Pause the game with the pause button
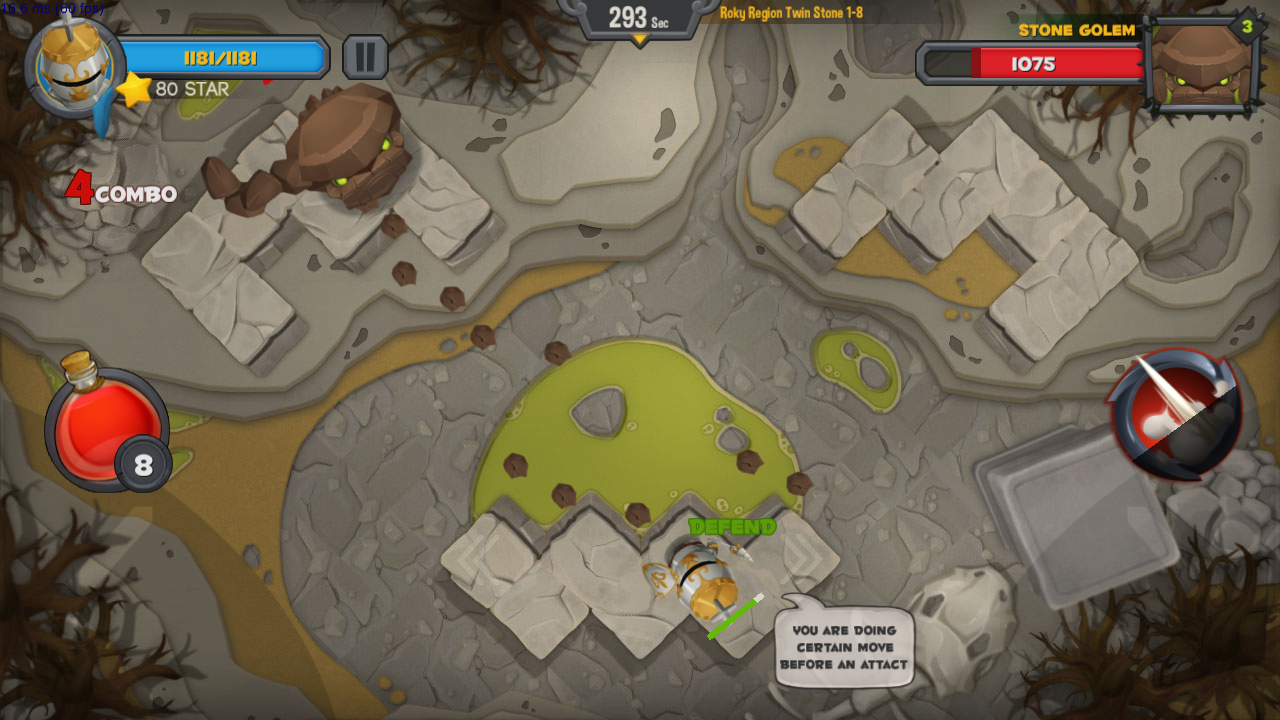Screen dimensions: 1280x720 (x=365, y=57)
